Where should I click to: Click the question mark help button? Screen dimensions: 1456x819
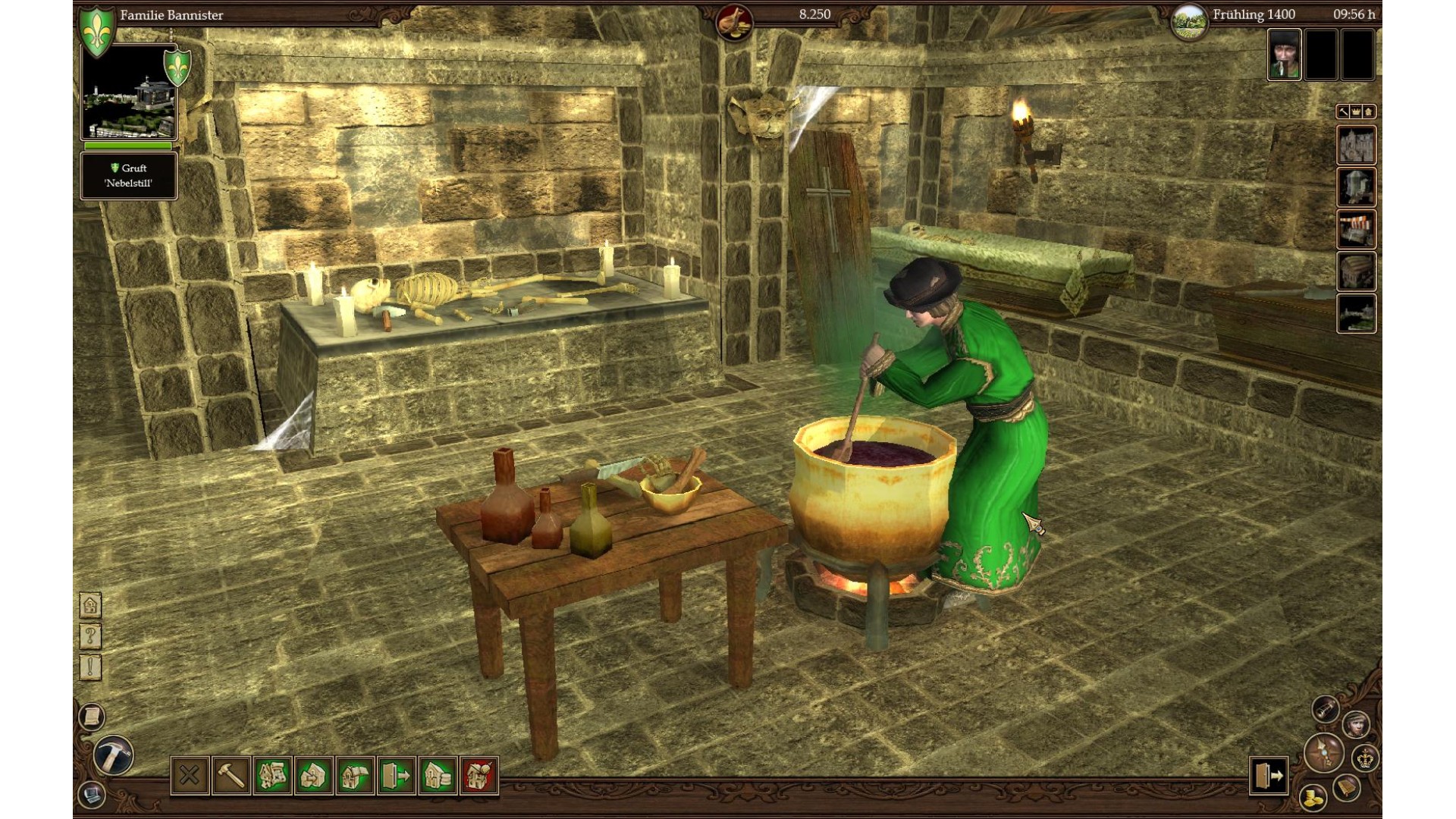pos(90,636)
